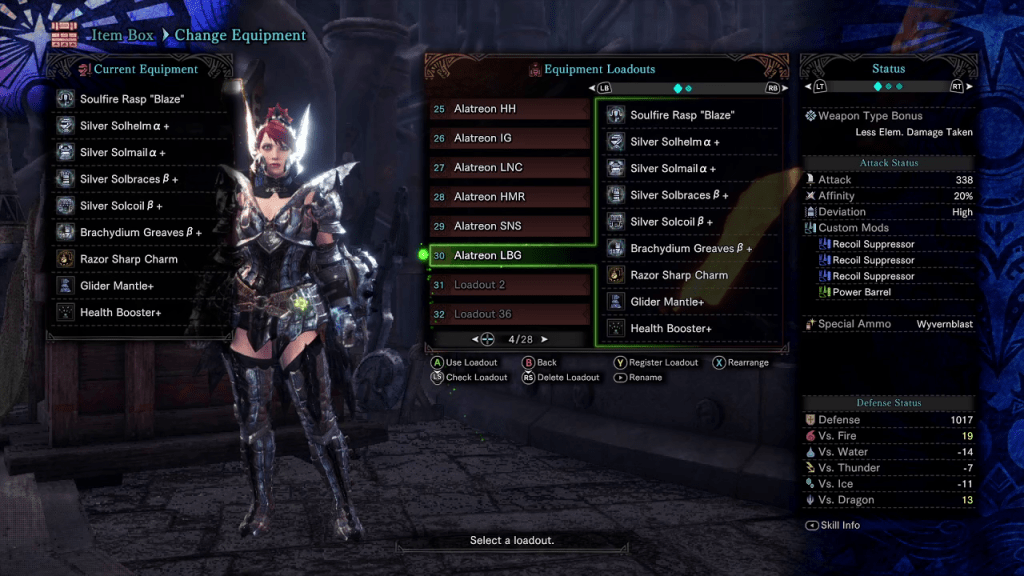Select the Alatreon HMR loadout entry
The width and height of the screenshot is (1024, 576).
pos(509,197)
